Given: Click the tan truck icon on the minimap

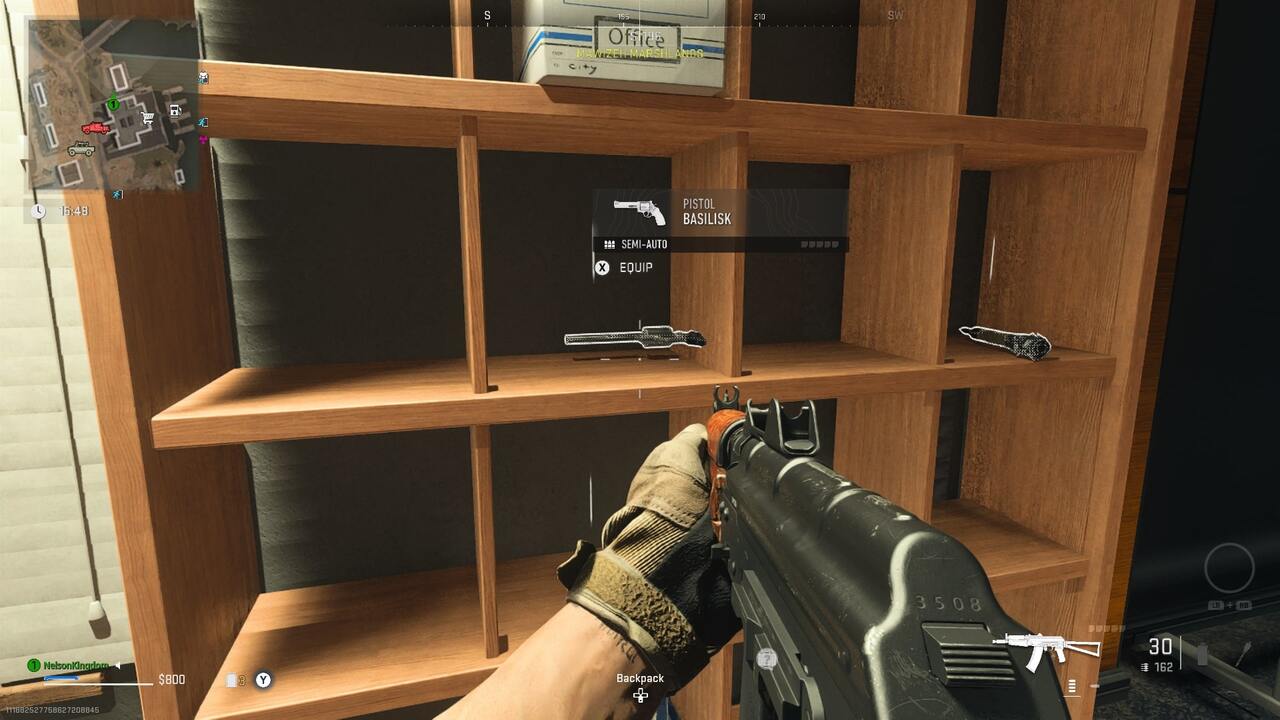Looking at the screenshot, I should point(81,150).
